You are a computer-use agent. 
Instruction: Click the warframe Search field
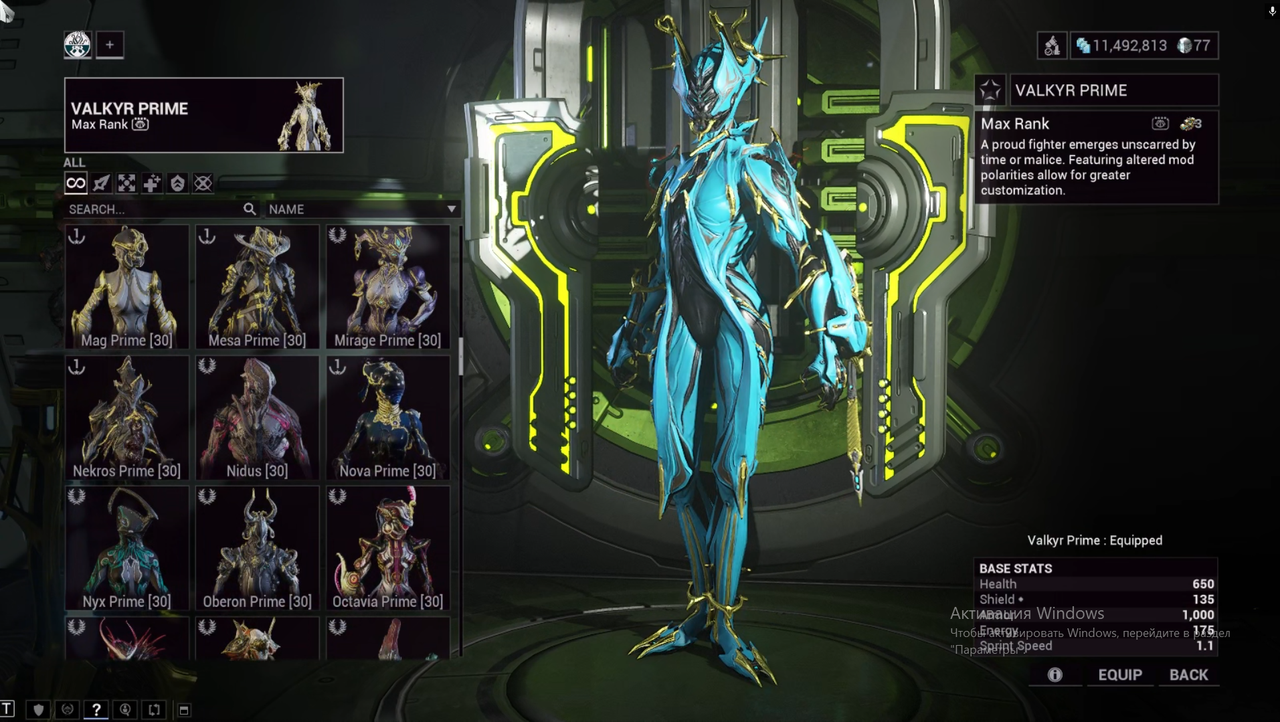click(x=150, y=210)
